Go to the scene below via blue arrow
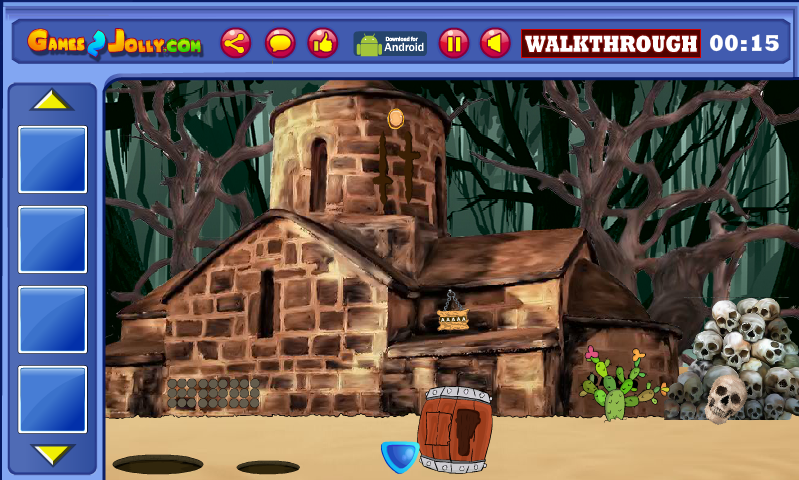The height and width of the screenshot is (480, 799). point(400,456)
